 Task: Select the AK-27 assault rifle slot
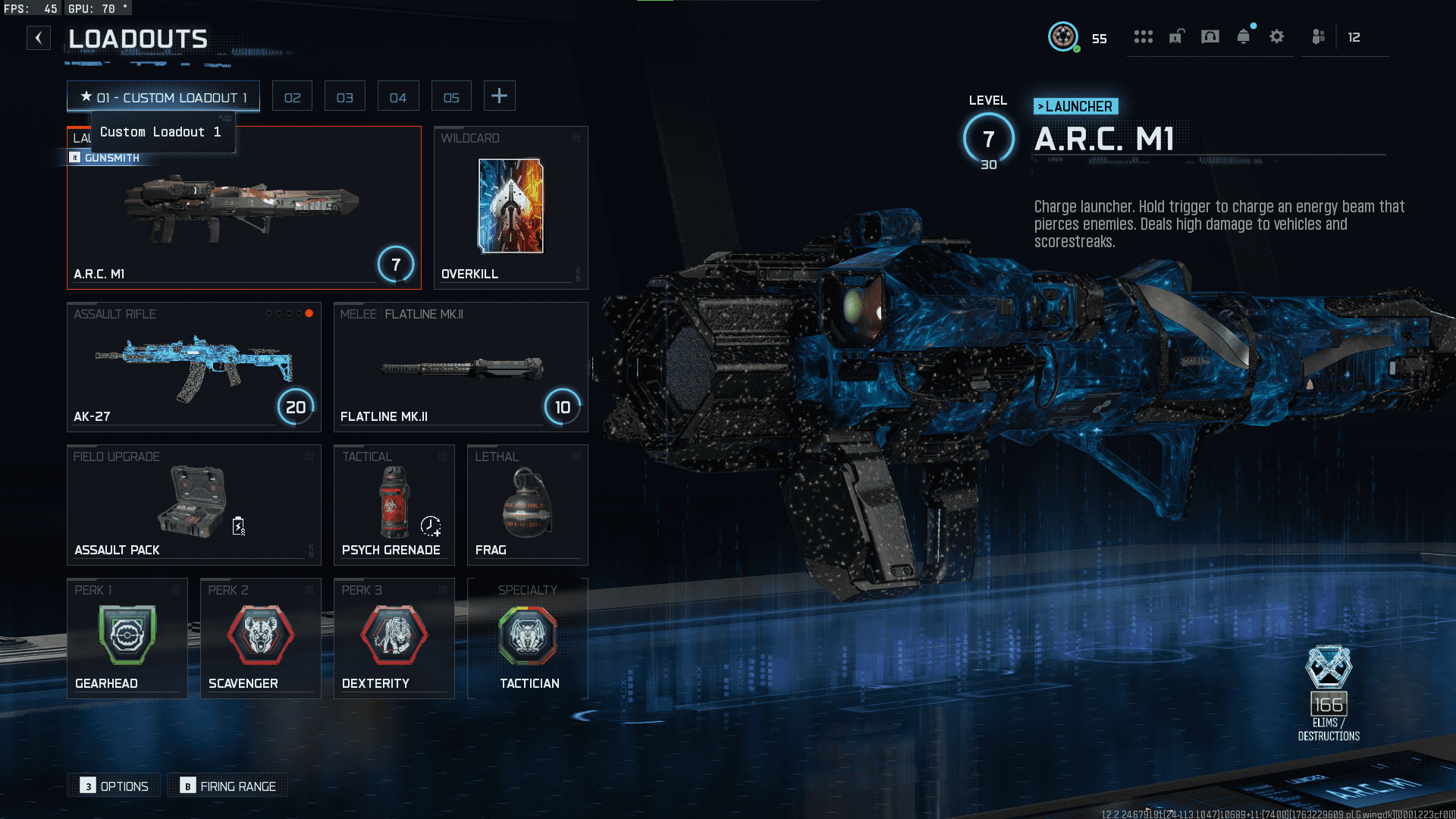click(x=193, y=367)
